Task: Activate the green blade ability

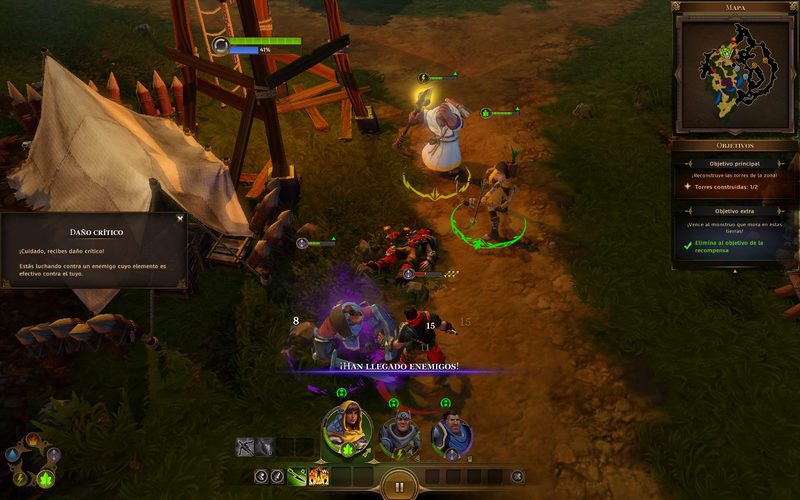Action: coord(298,476)
